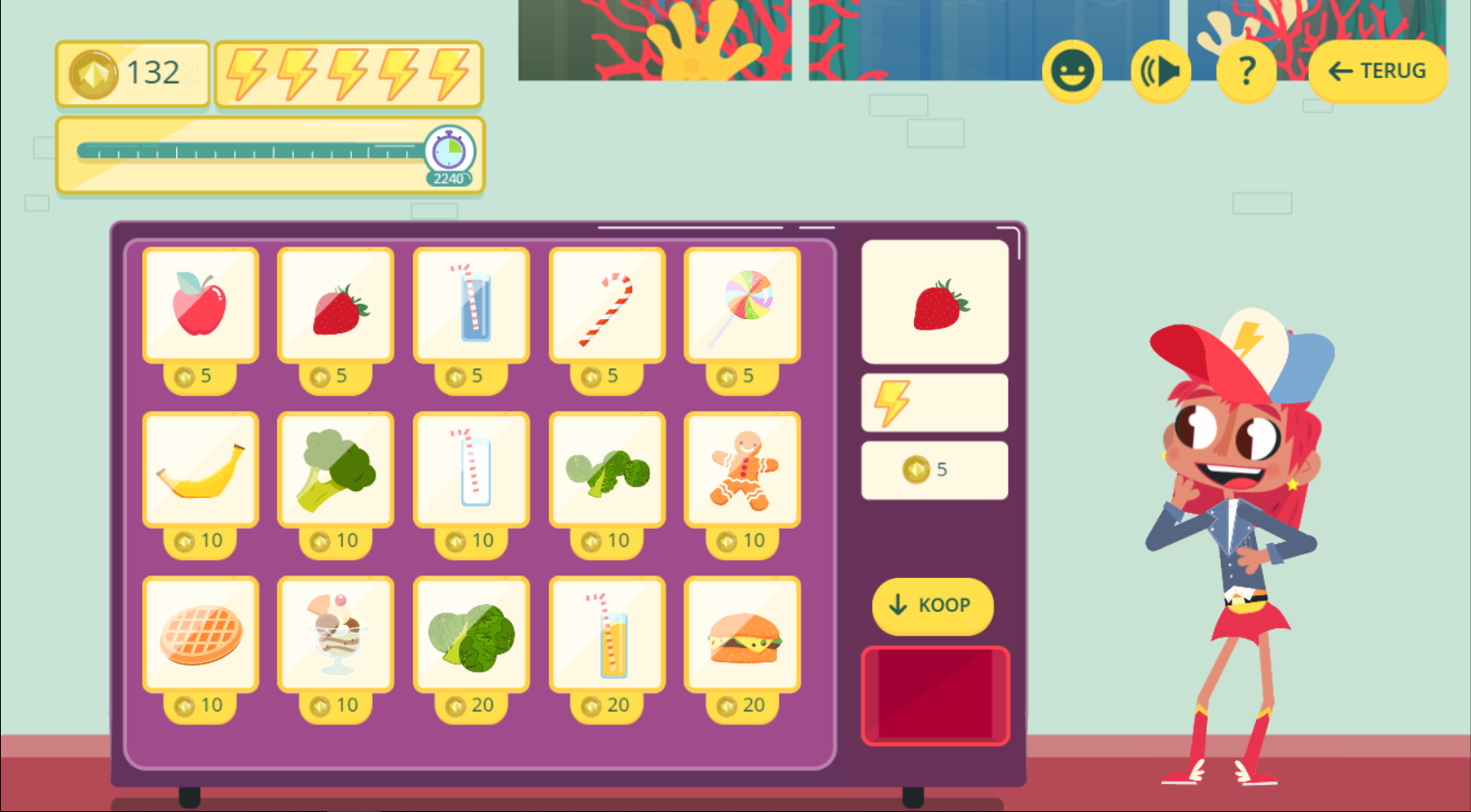Select the broccoli item

336,469
